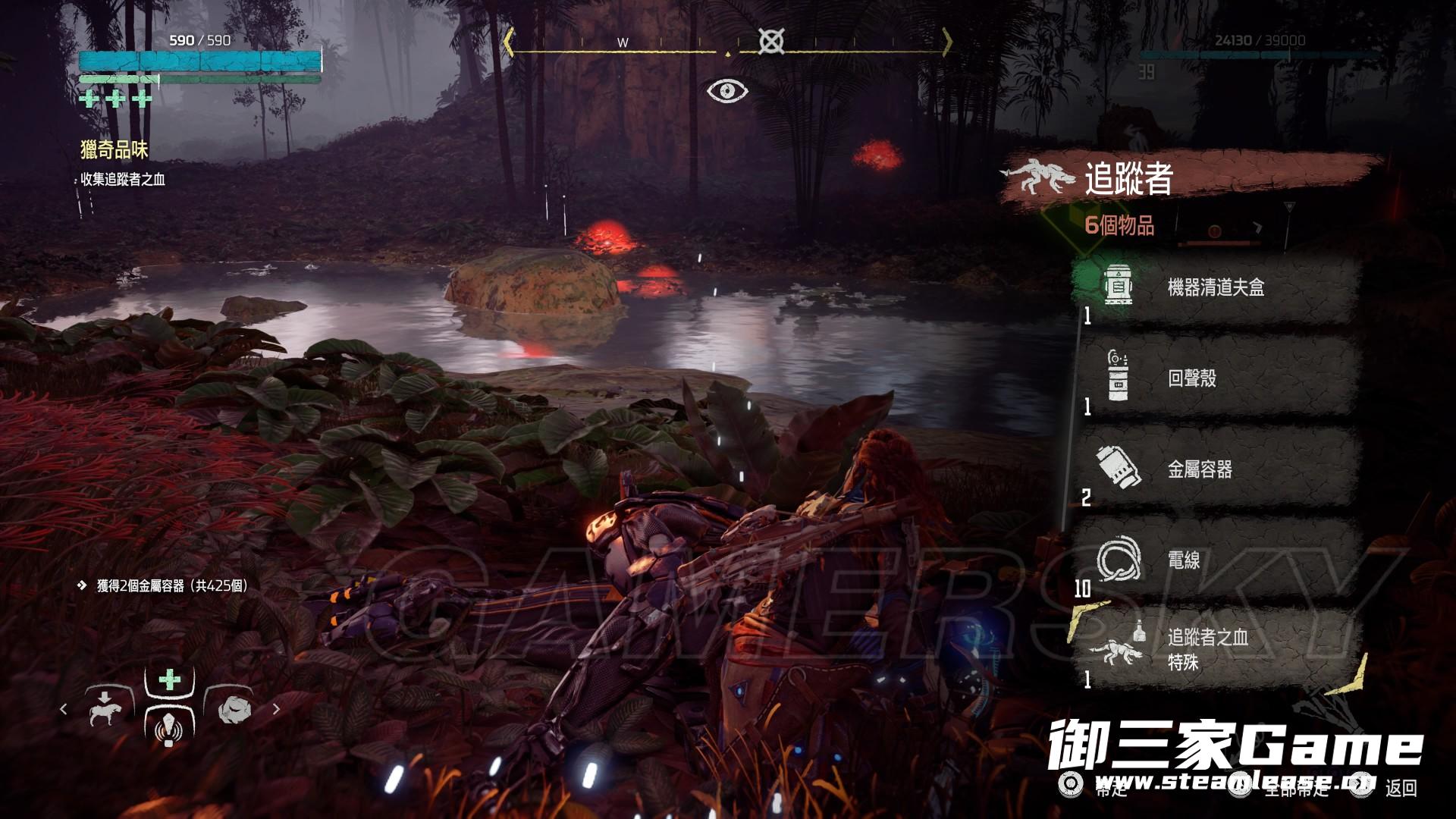Take the 追蹤者之血 special item
The height and width of the screenshot is (819, 1456).
coord(1215,650)
